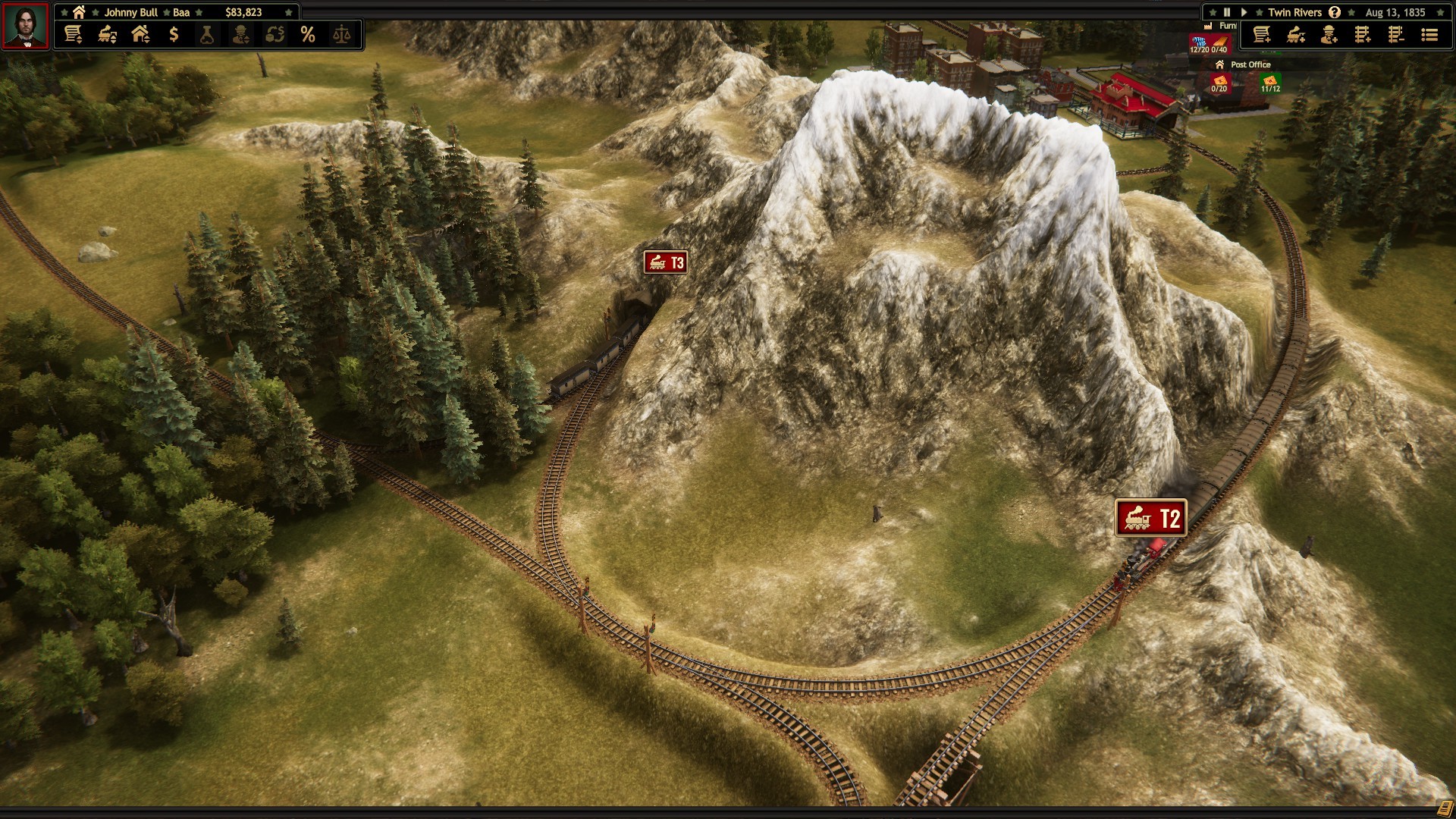Select train T3 nameplate
The height and width of the screenshot is (819, 1456).
(x=665, y=263)
